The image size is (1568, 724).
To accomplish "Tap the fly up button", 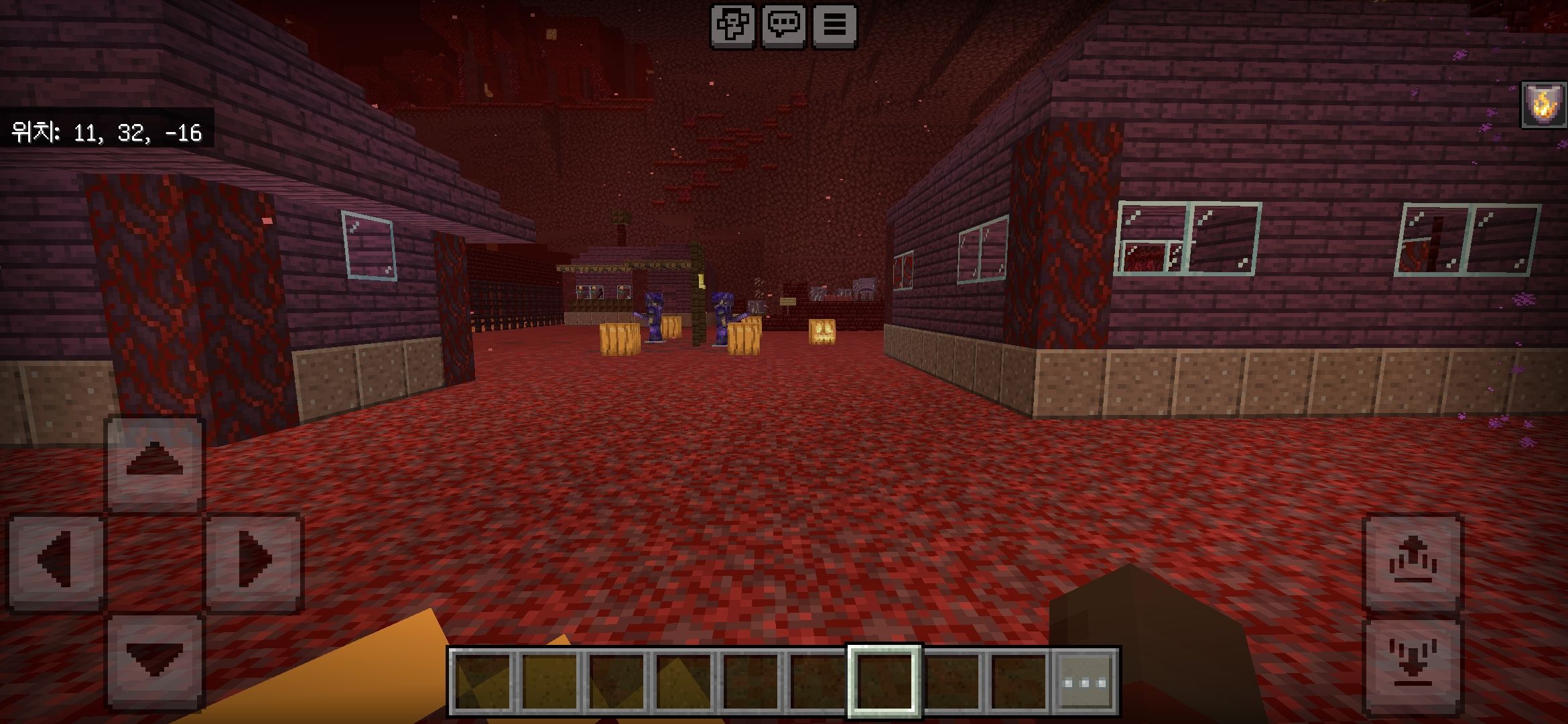I will click(x=1413, y=562).
